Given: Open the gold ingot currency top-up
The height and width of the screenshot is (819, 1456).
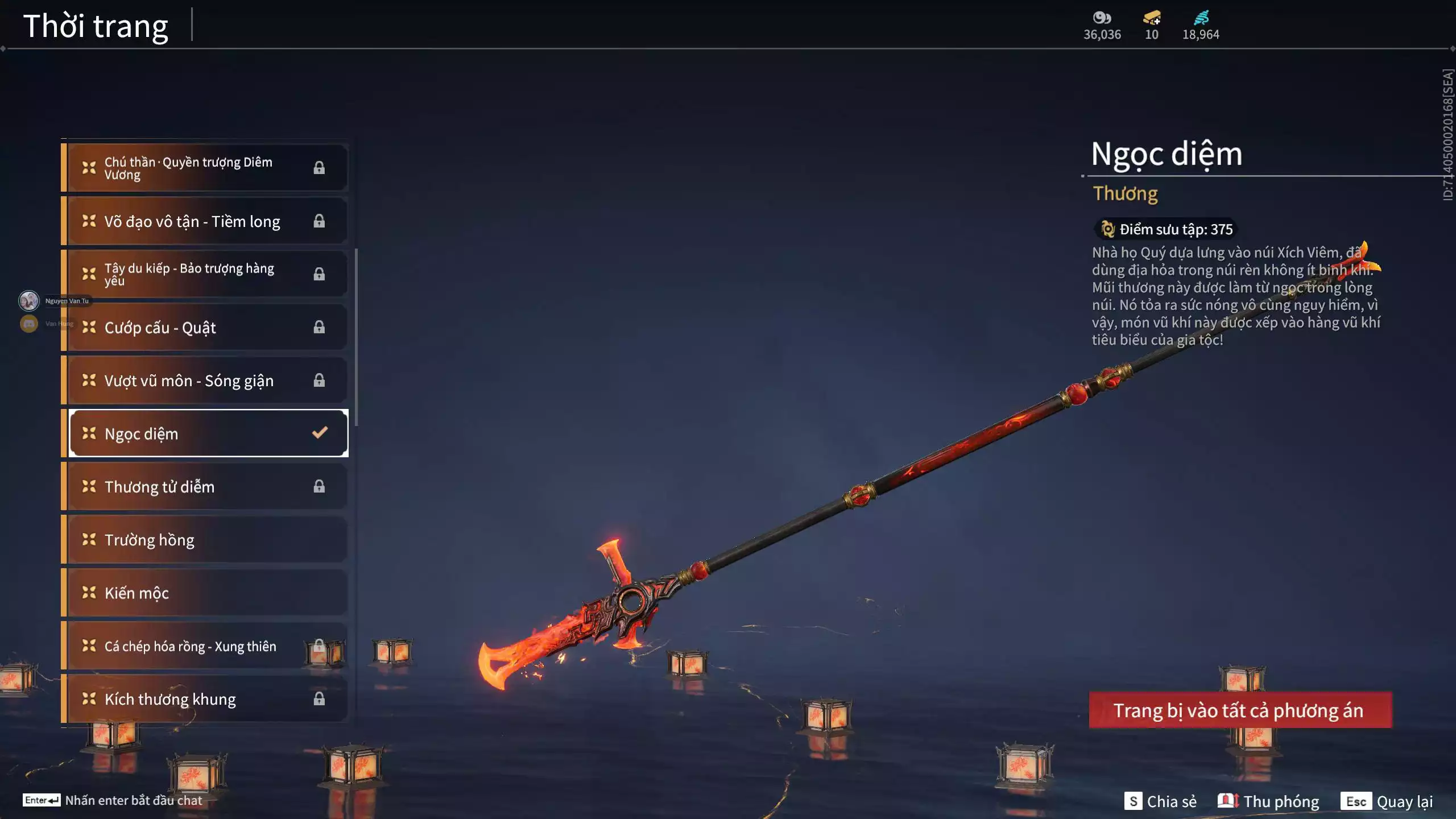Looking at the screenshot, I should (x=1152, y=18).
